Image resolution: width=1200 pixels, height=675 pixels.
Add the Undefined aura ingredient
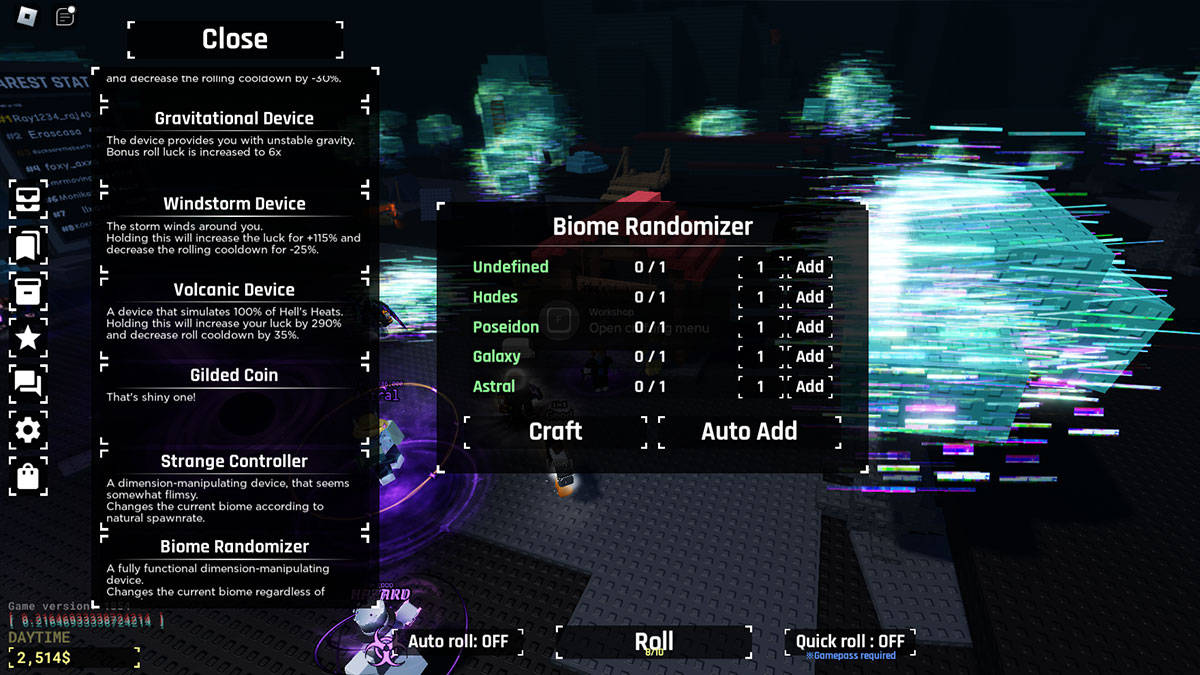pyautogui.click(x=810, y=267)
